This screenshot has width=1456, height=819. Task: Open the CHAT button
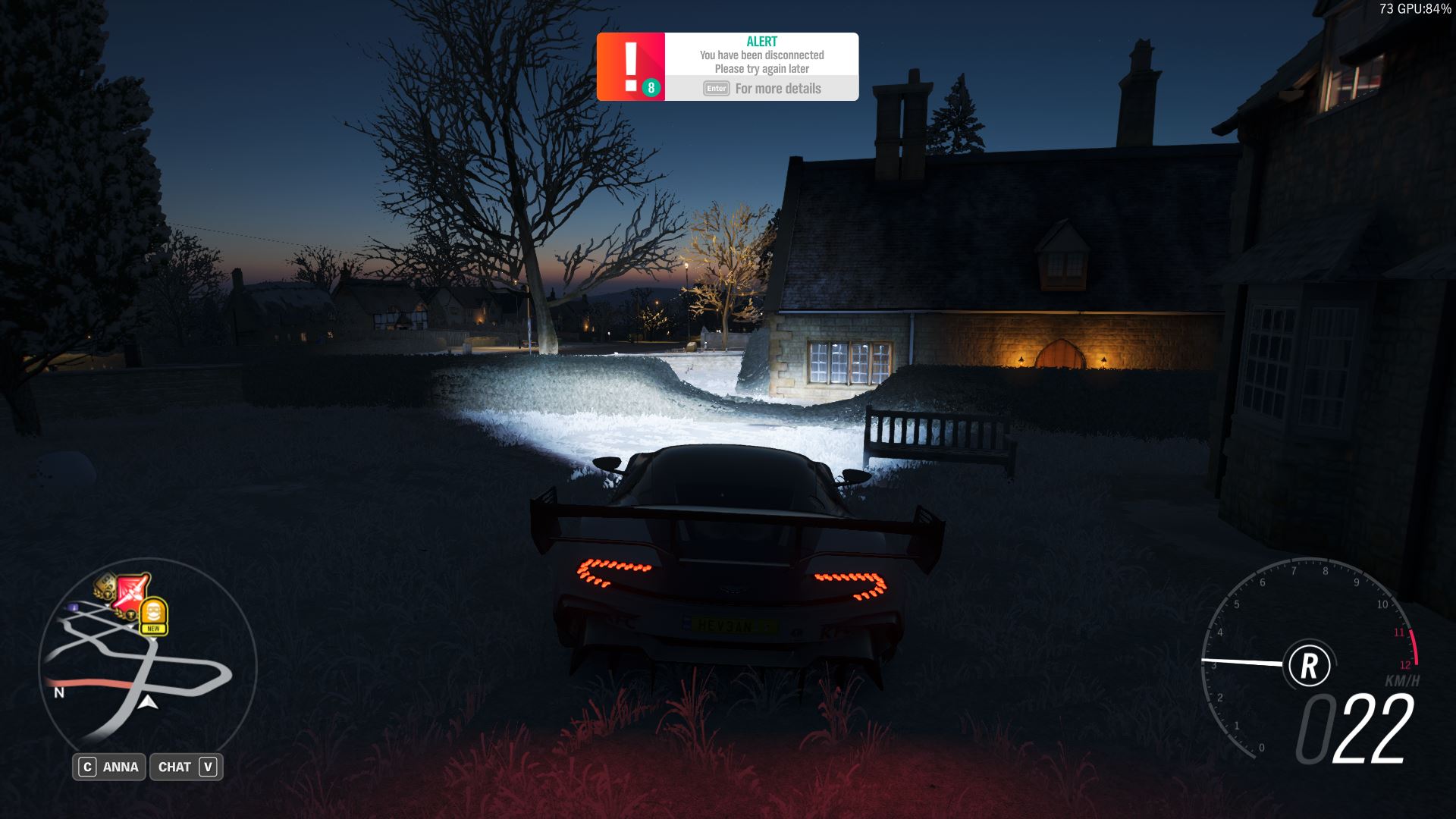[x=186, y=767]
